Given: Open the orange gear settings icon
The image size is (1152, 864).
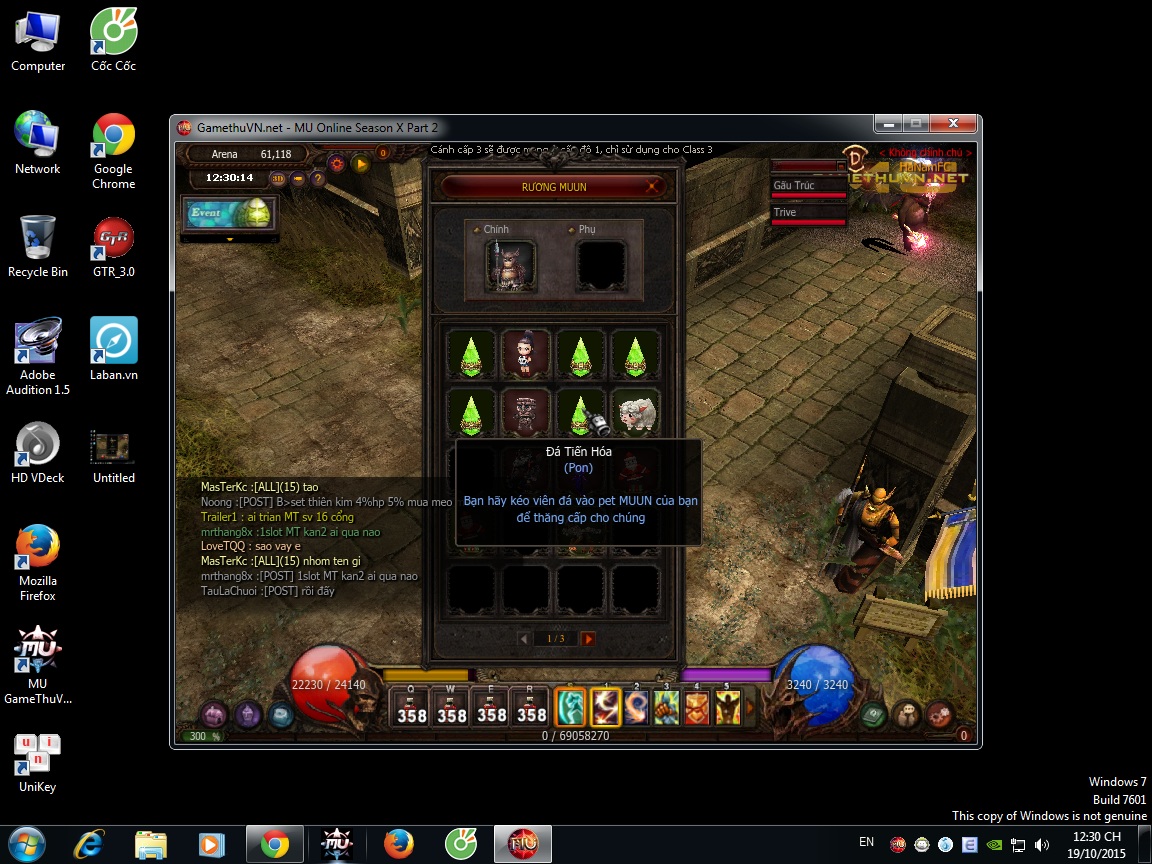Looking at the screenshot, I should pyautogui.click(x=337, y=163).
